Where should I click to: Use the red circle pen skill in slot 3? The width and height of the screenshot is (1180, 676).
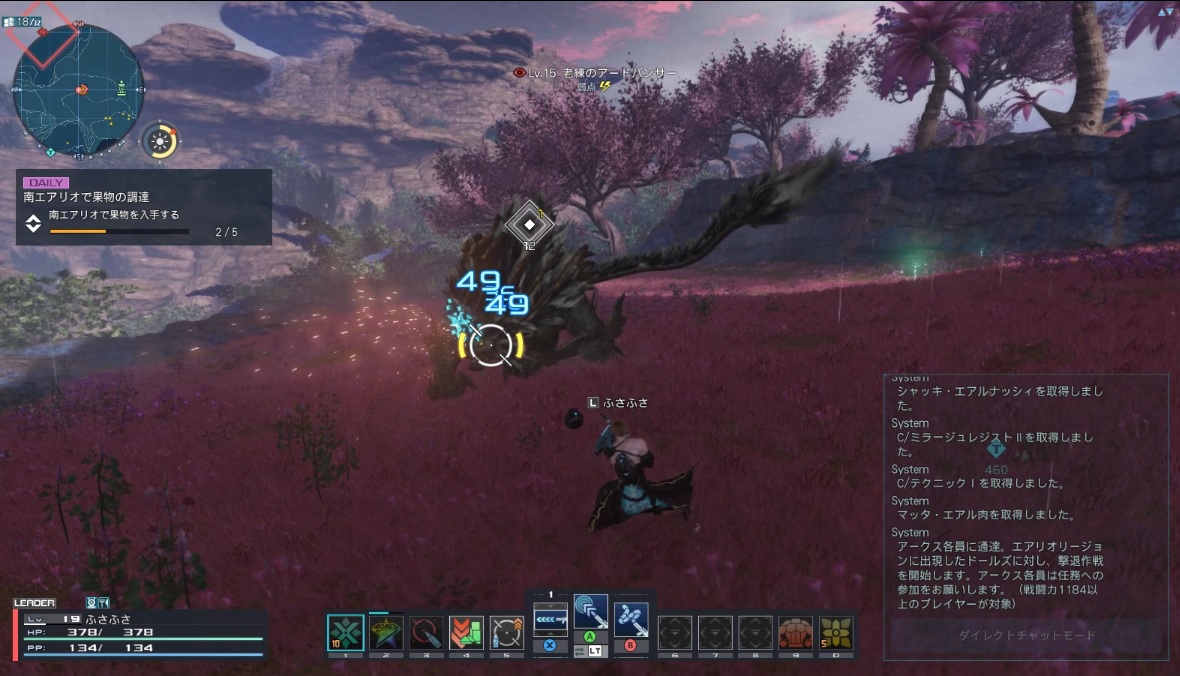[426, 632]
